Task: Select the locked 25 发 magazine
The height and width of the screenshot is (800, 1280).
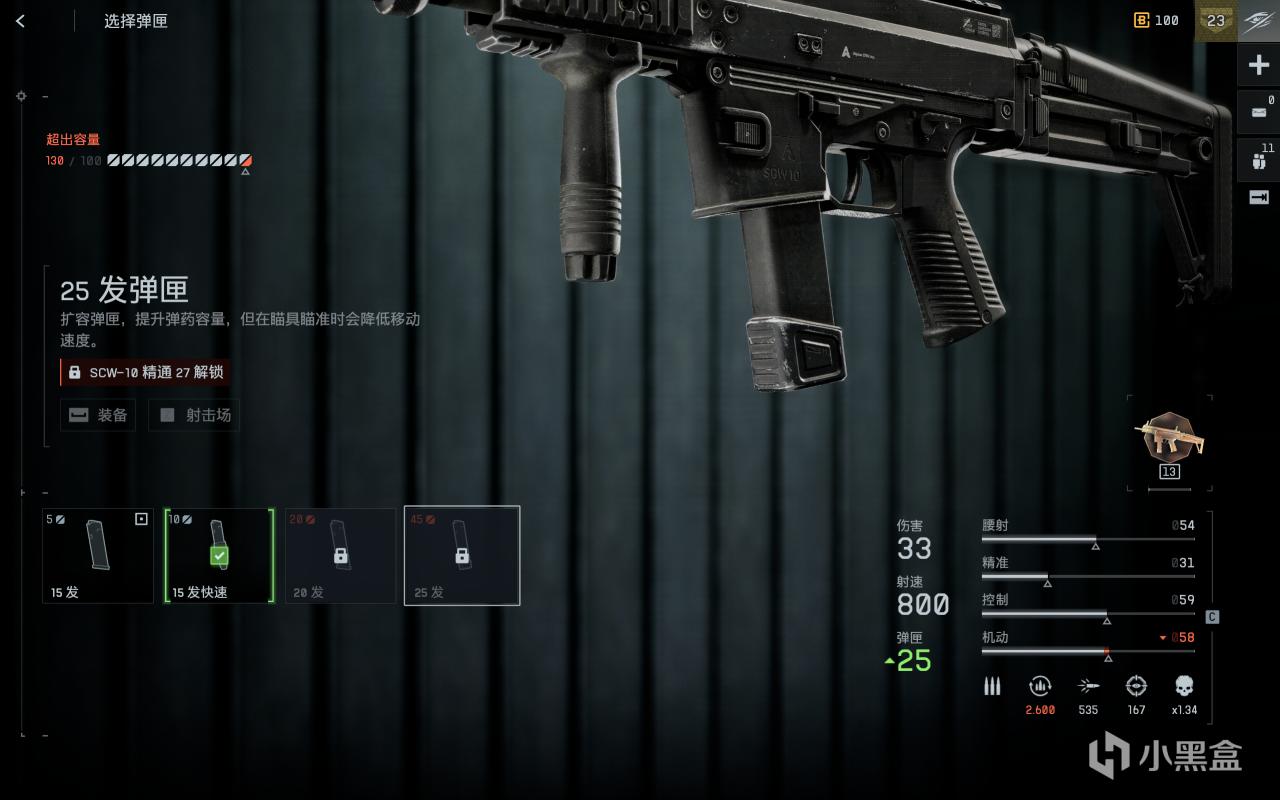Action: pyautogui.click(x=462, y=556)
